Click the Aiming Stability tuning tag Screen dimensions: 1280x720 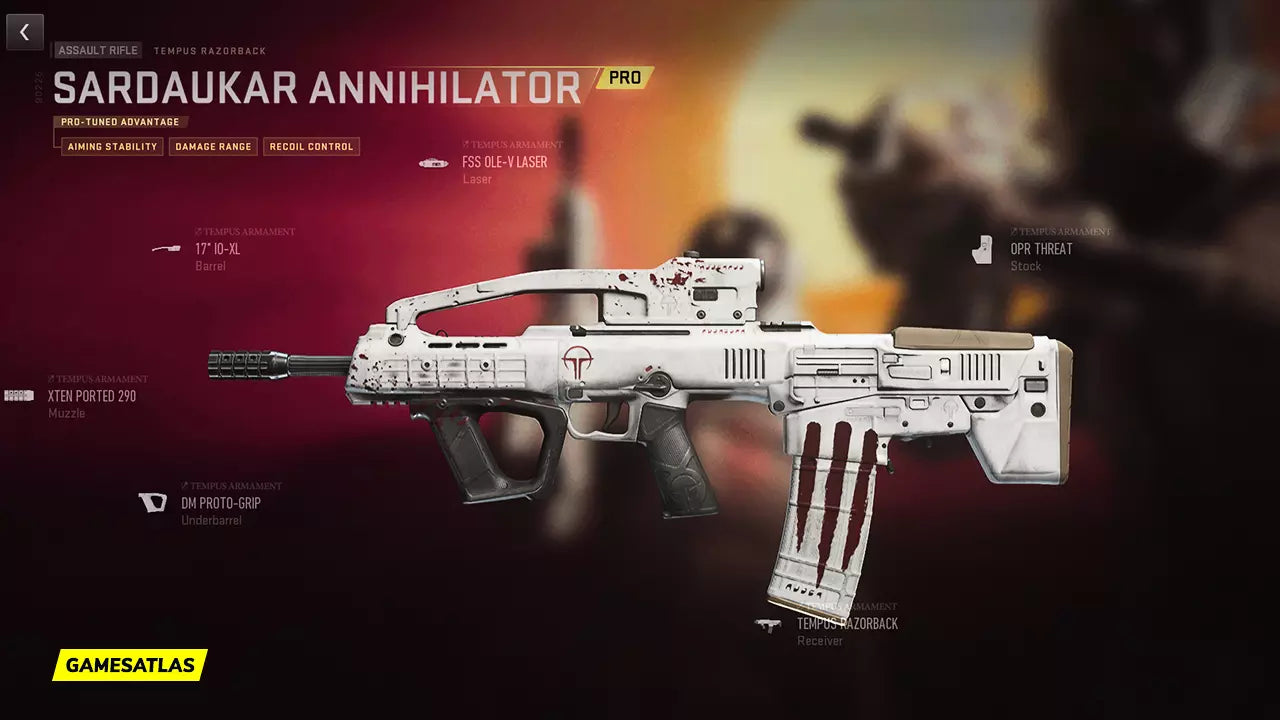pos(112,147)
